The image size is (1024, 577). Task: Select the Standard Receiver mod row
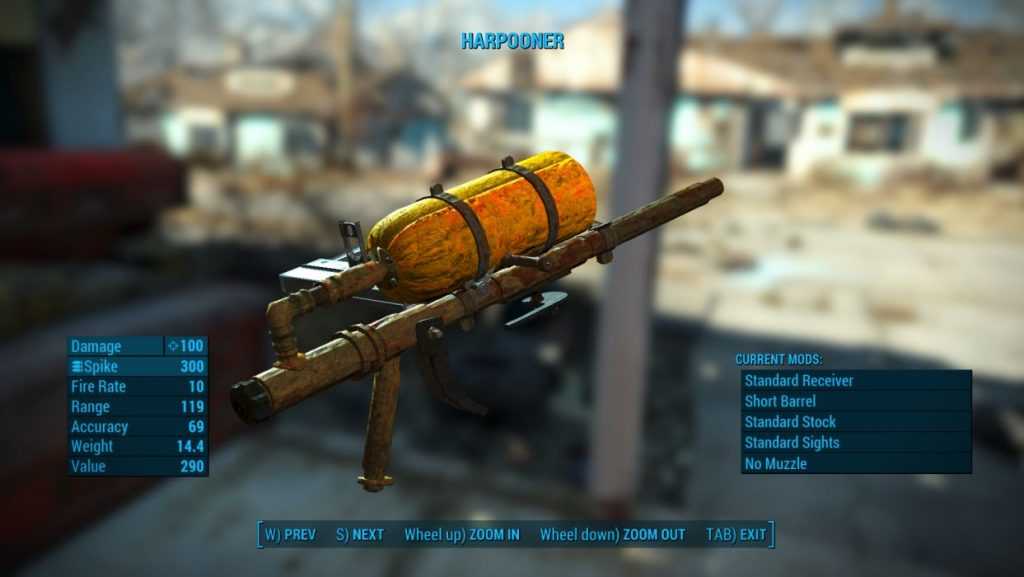click(x=855, y=380)
